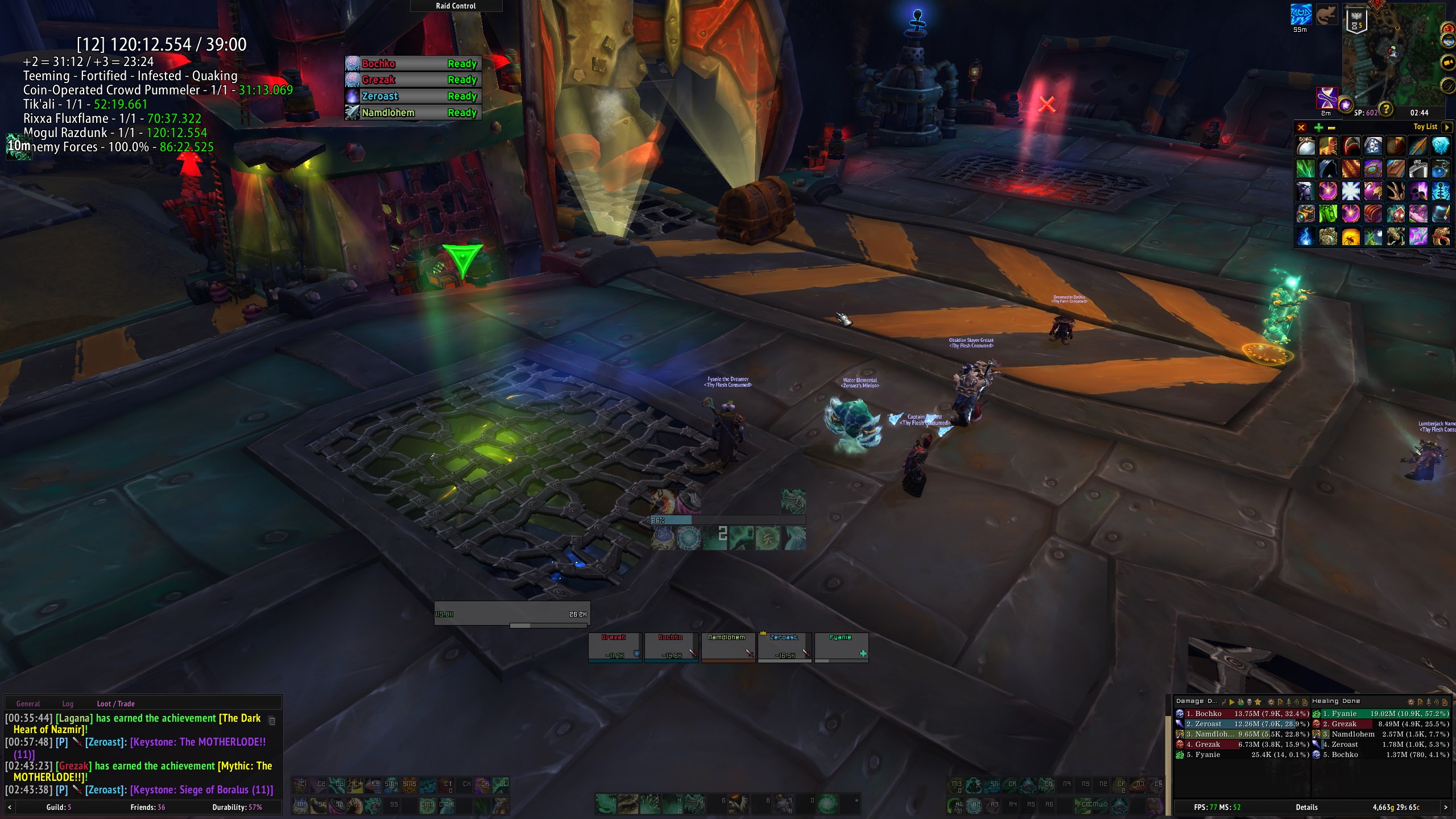
Task: Click the Details data panel button
Action: [x=1306, y=807]
